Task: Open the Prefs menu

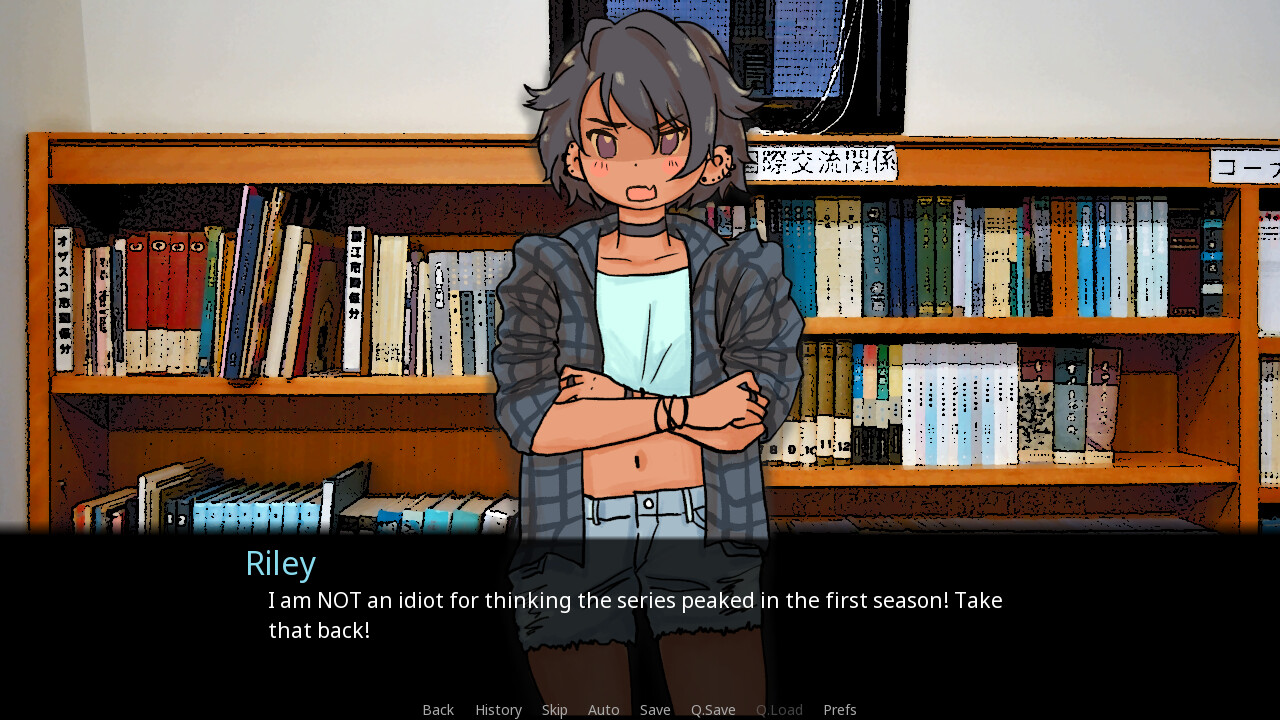Action: (x=839, y=710)
